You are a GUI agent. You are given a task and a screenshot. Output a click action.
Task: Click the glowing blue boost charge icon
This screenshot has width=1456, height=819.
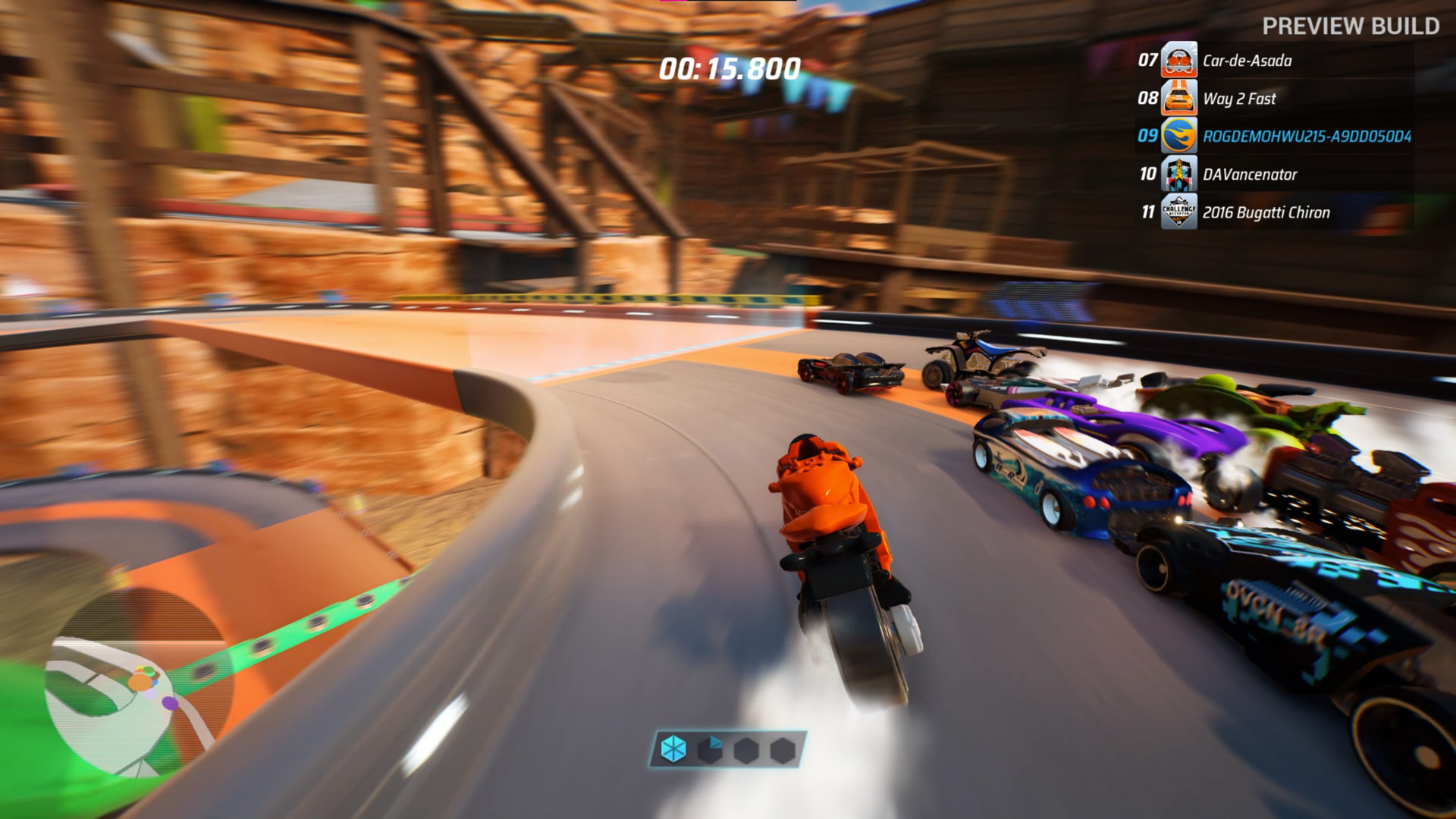pos(673,750)
